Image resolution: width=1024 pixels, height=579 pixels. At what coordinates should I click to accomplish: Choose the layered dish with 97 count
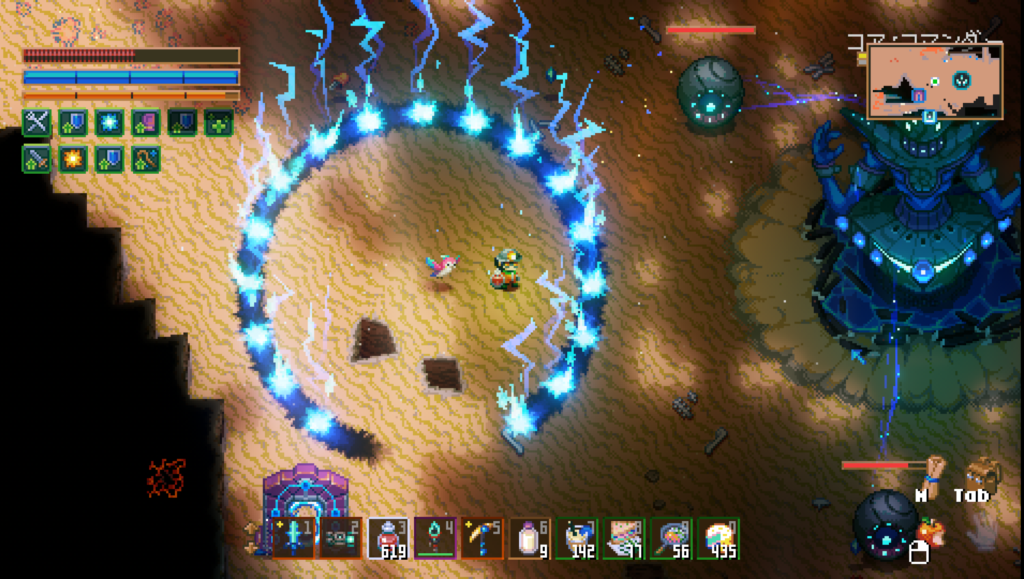pyautogui.click(x=623, y=538)
